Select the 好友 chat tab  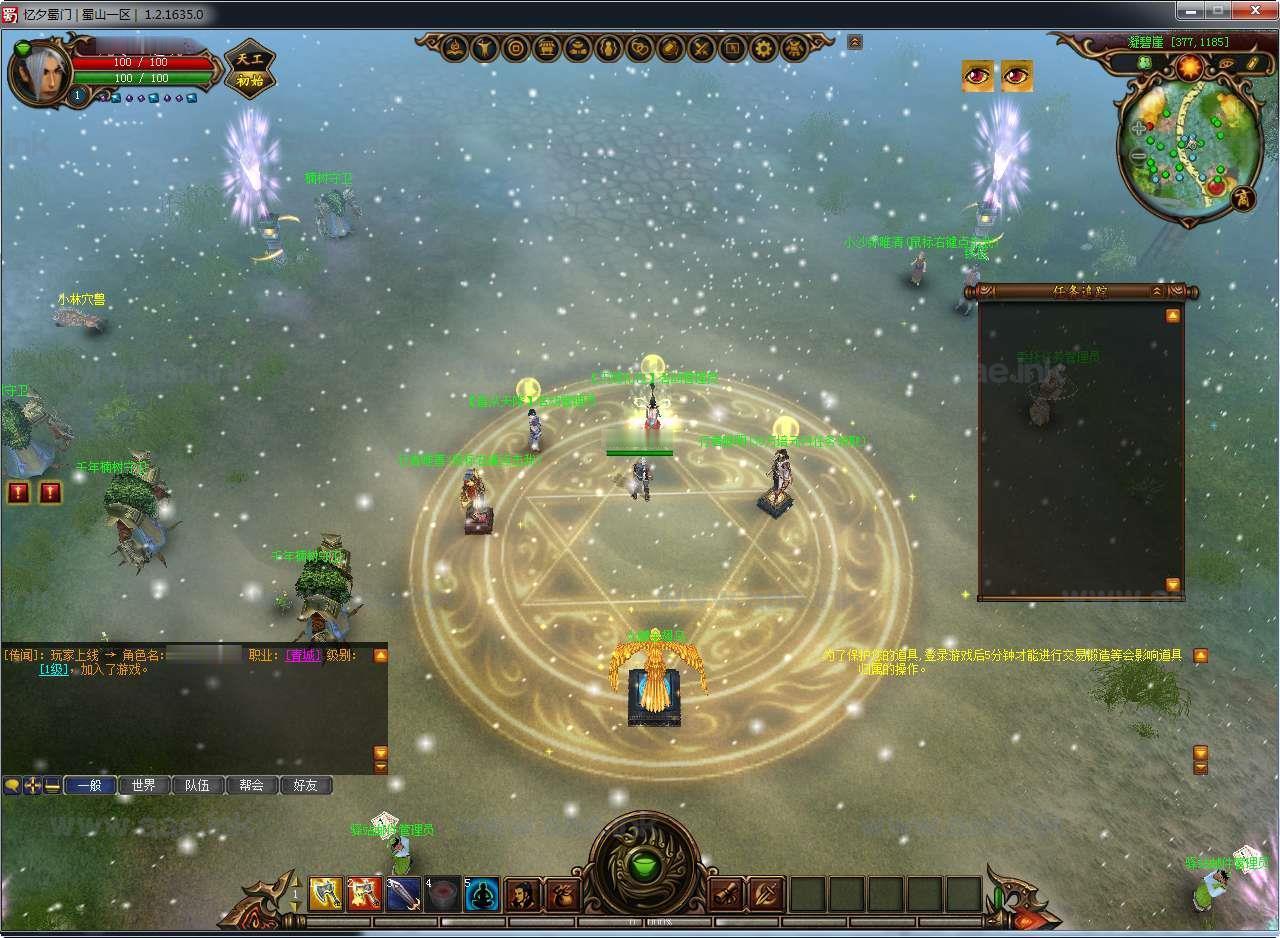pos(305,786)
